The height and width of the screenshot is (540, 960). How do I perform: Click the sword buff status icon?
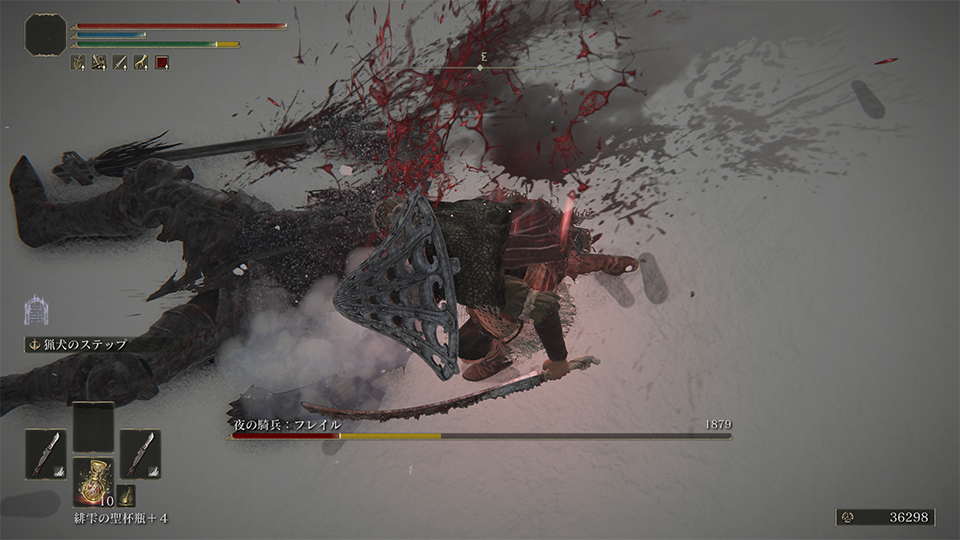(x=120, y=62)
